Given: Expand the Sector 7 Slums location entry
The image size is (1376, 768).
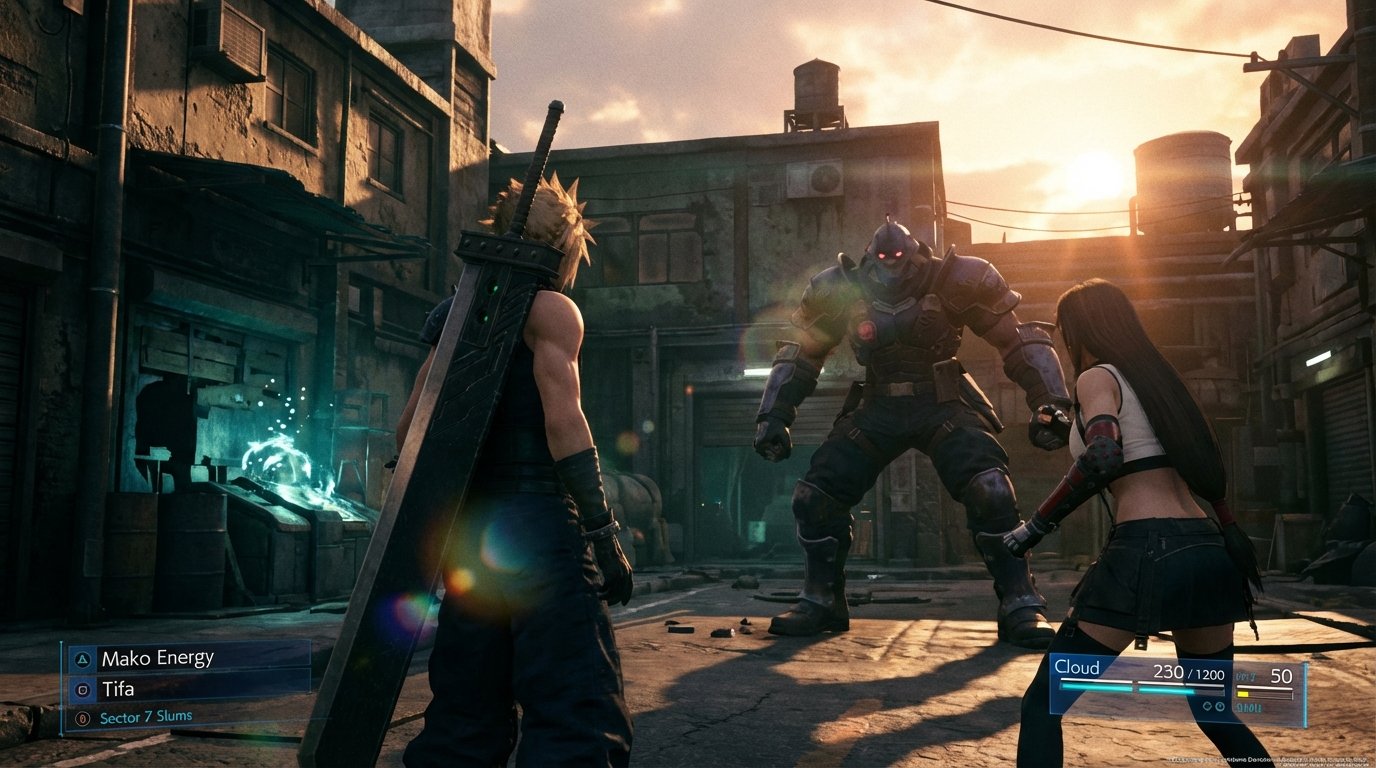Looking at the screenshot, I should [x=146, y=717].
